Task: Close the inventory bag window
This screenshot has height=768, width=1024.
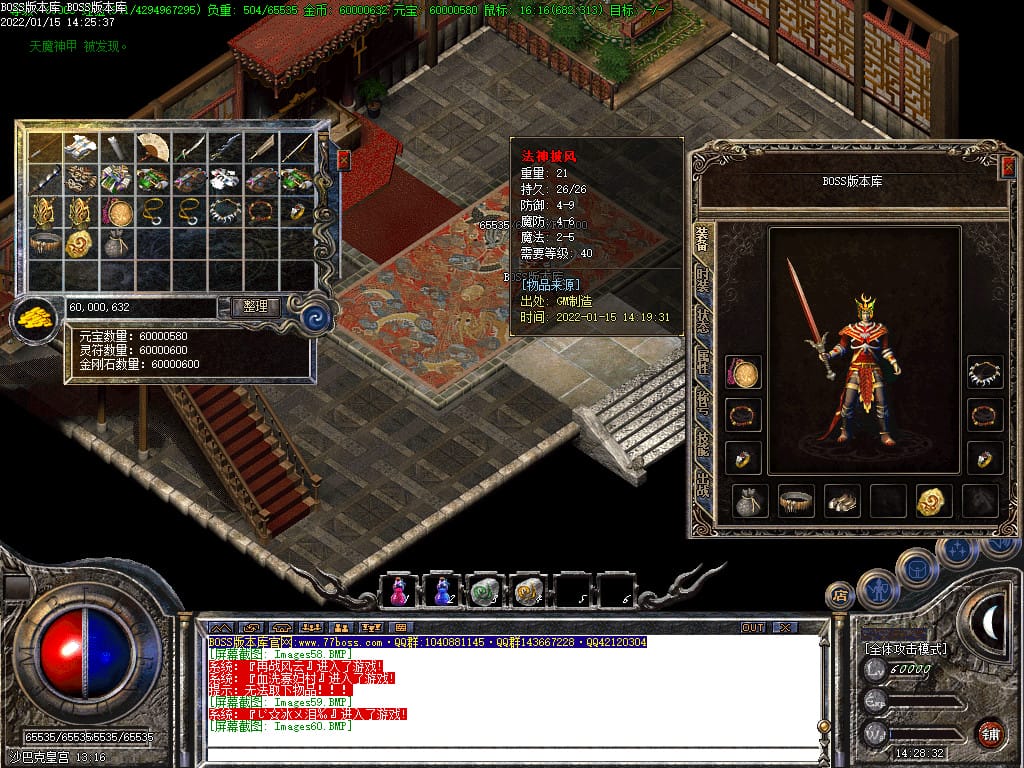Action: 344,160
